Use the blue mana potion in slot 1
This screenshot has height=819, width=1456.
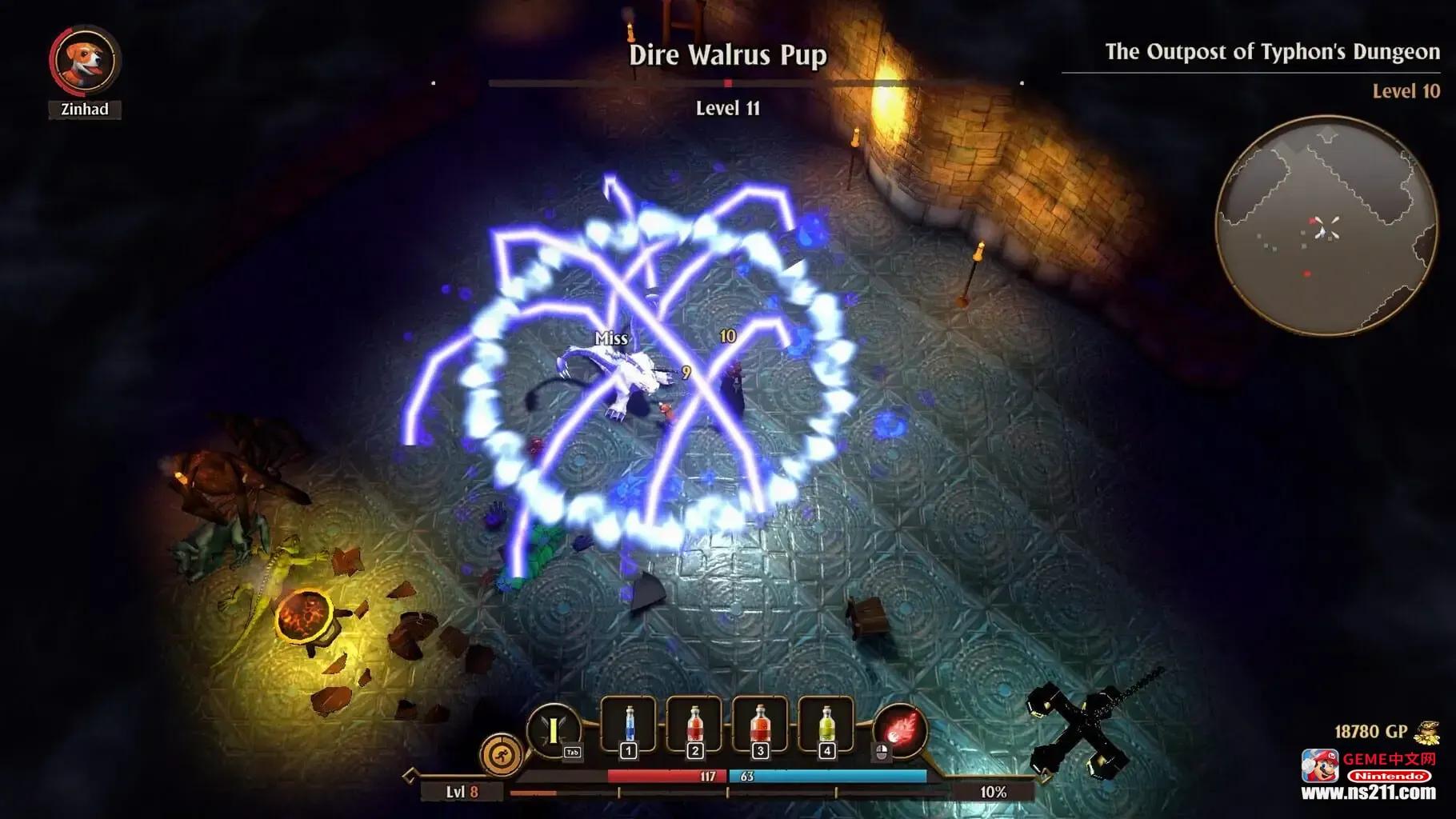coord(629,724)
